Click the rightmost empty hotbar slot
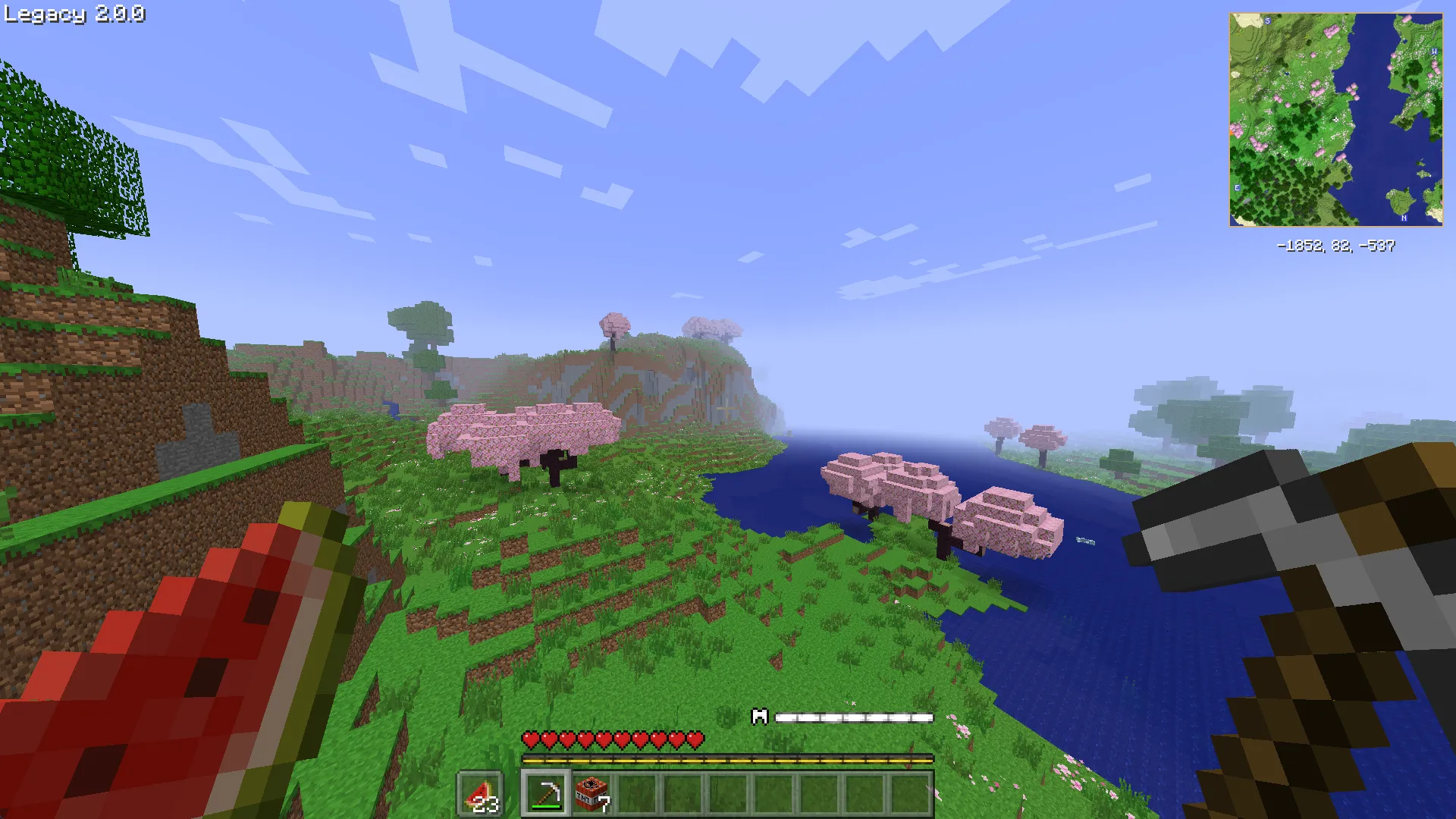Viewport: 1456px width, 819px height. (x=910, y=791)
